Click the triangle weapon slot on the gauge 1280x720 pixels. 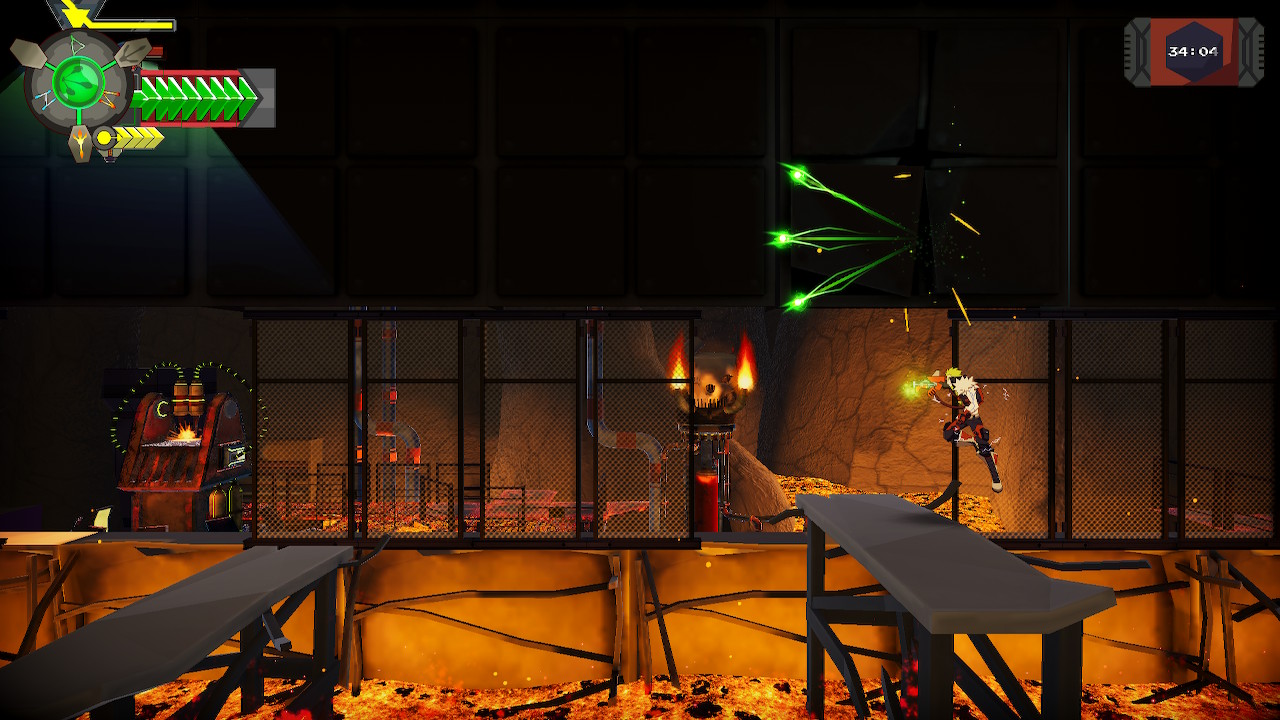pyautogui.click(x=77, y=45)
